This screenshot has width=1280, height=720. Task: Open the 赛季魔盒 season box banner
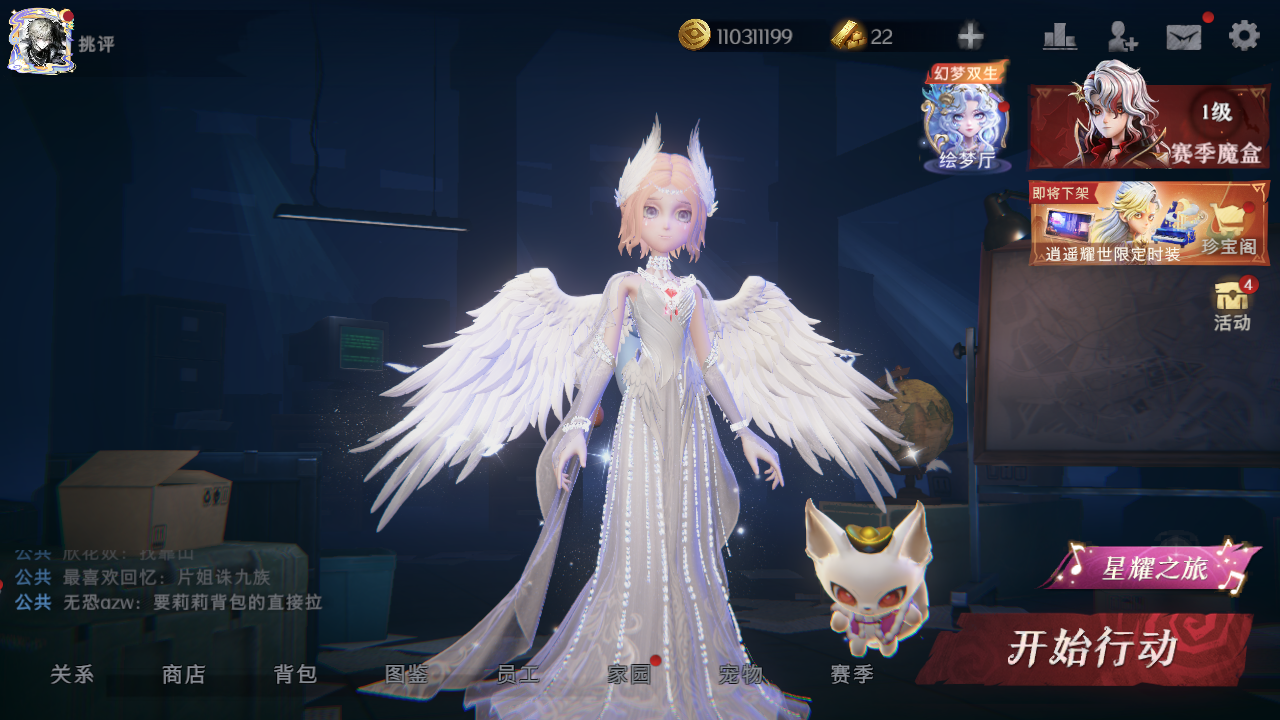pyautogui.click(x=1149, y=127)
